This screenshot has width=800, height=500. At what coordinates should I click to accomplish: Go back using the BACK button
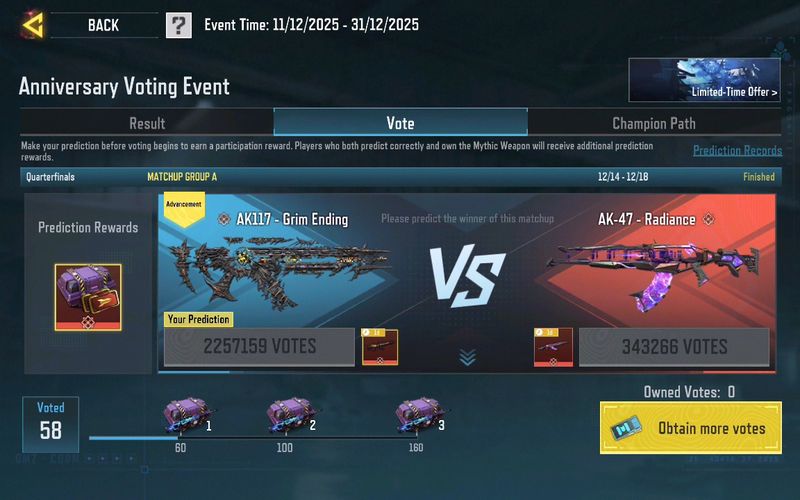(100, 25)
